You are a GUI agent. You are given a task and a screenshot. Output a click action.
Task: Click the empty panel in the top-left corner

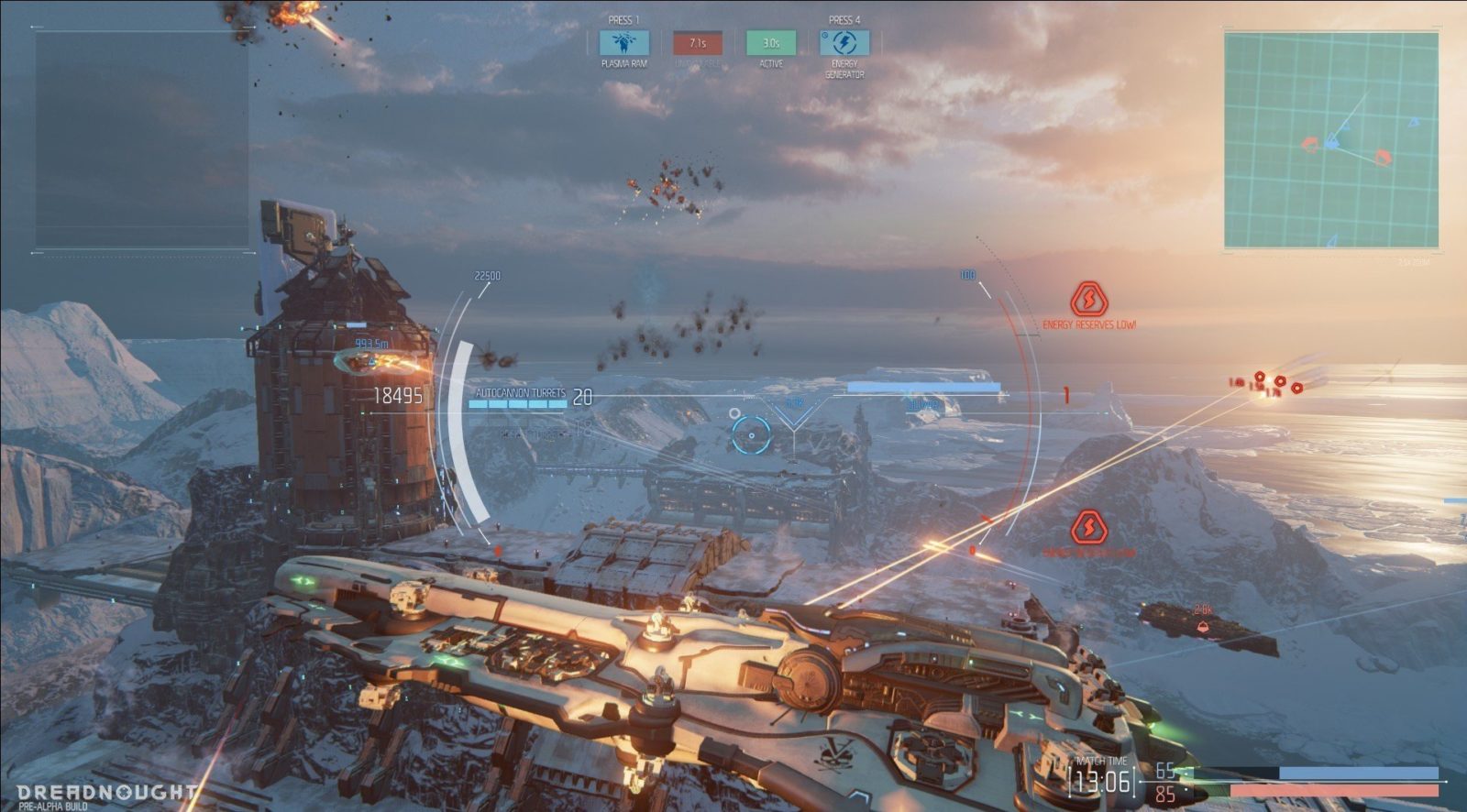tap(142, 139)
